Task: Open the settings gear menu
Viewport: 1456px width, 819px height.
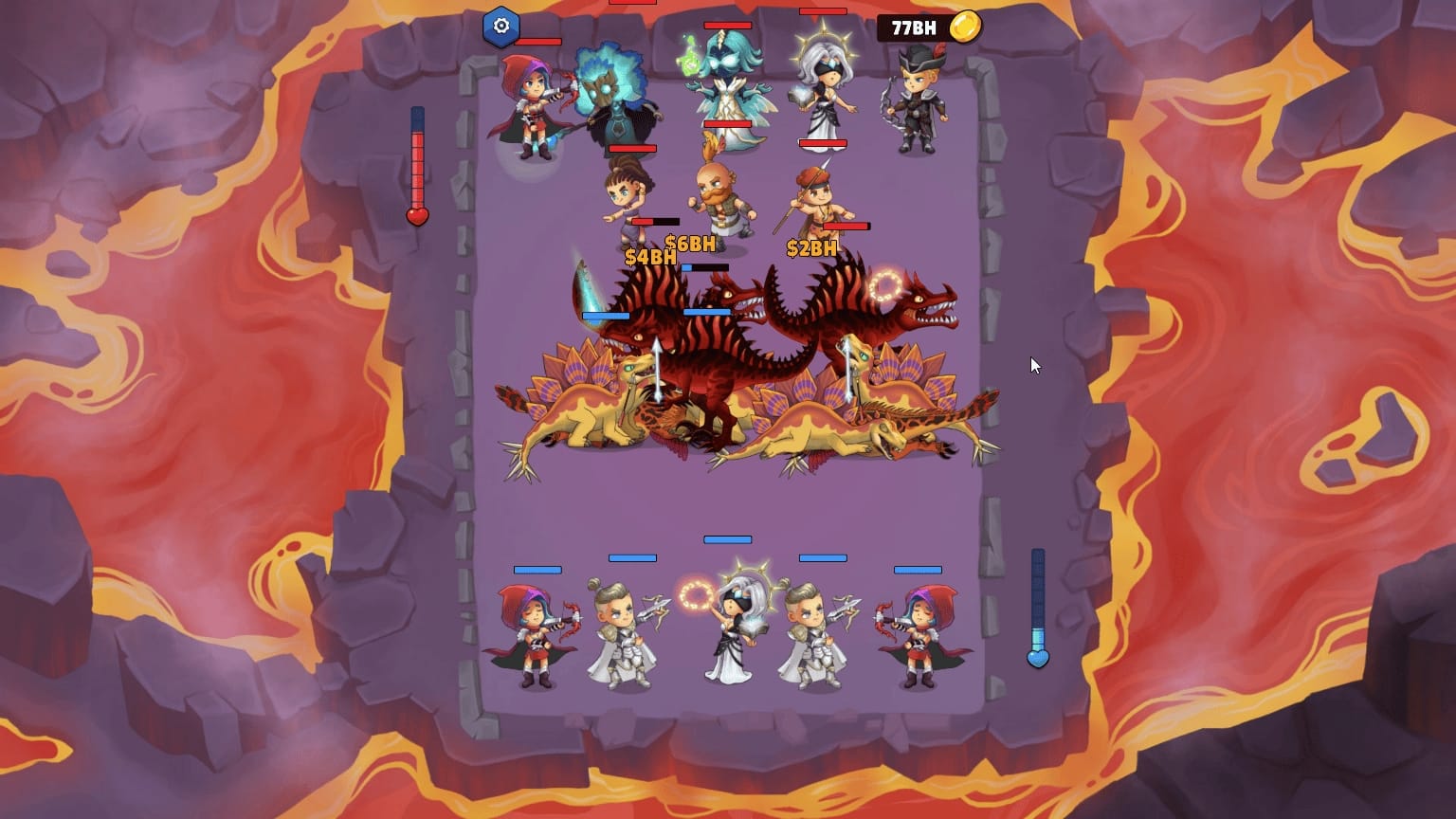Action: point(501,27)
